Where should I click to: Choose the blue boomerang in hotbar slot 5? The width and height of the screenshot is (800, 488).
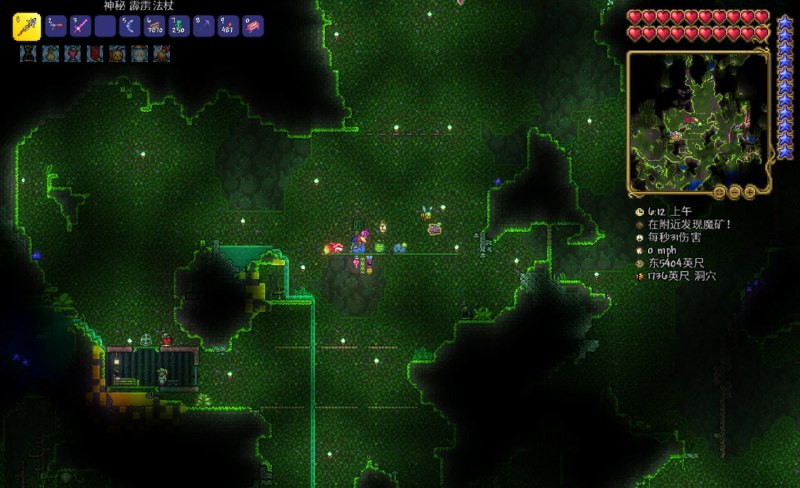[130, 26]
